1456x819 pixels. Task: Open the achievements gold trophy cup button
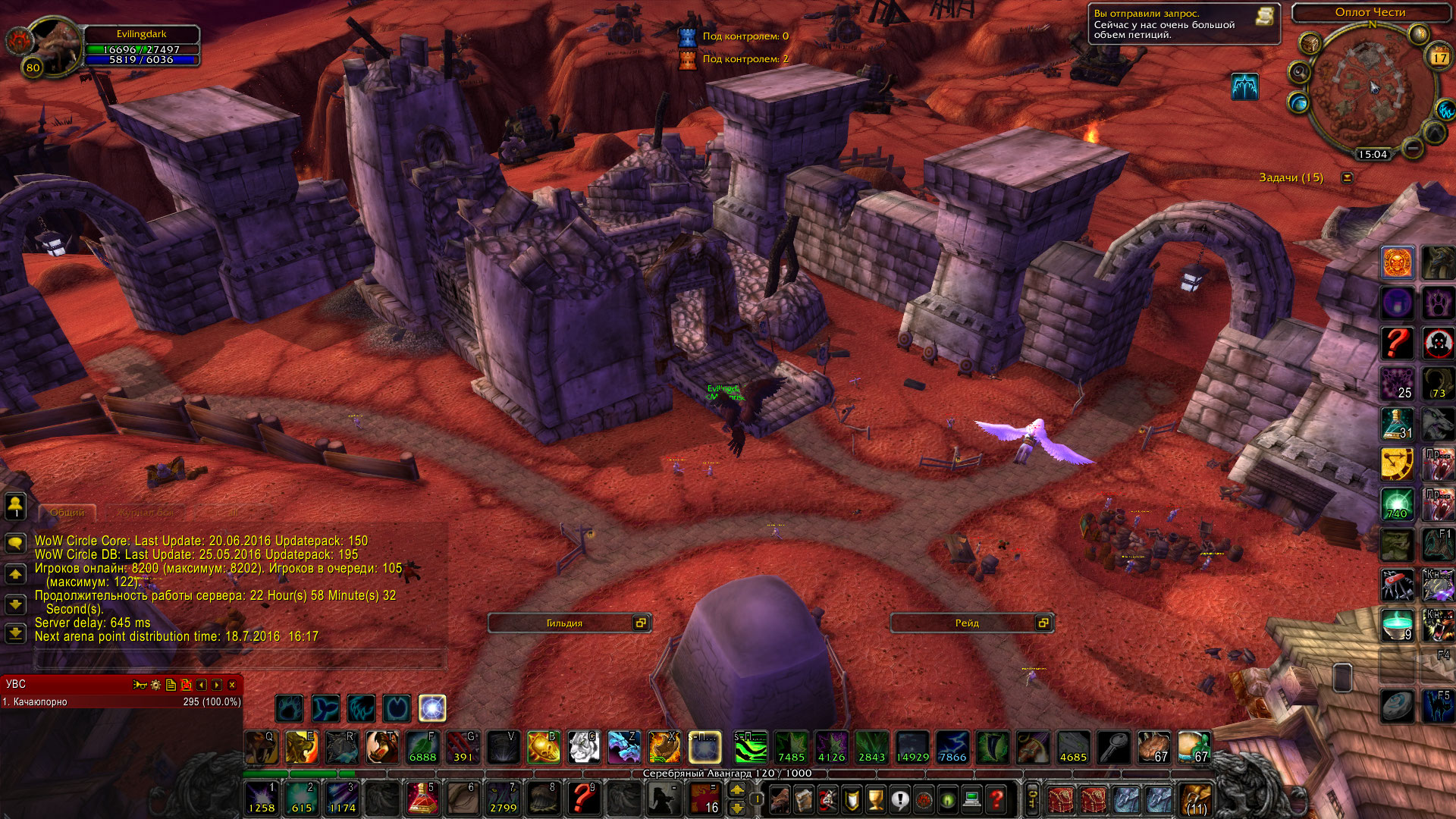pos(875,799)
